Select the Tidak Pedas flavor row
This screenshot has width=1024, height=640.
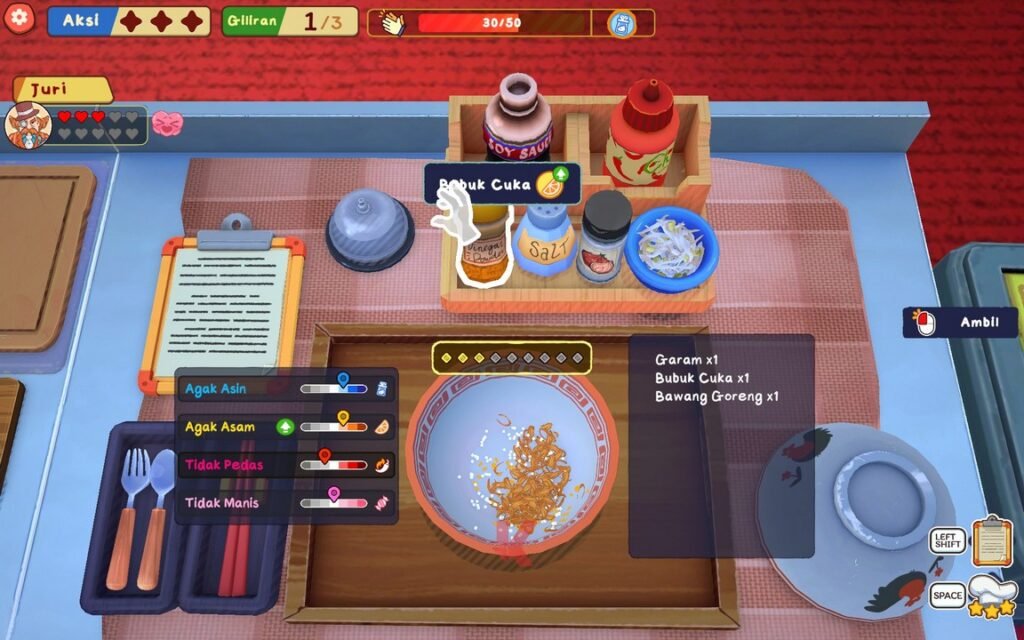pyautogui.click(x=287, y=465)
